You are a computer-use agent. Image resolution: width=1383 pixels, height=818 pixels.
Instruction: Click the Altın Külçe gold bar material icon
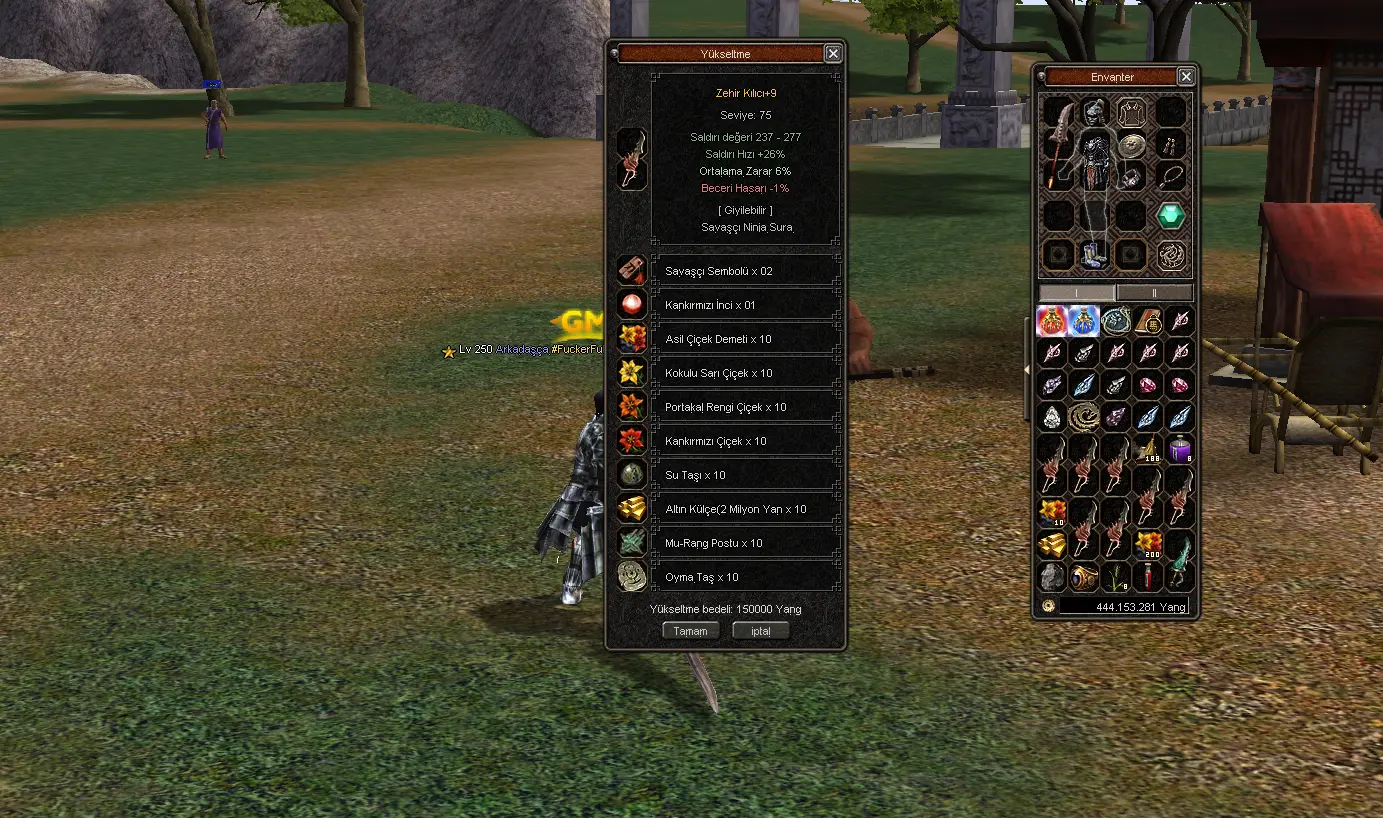click(x=631, y=508)
